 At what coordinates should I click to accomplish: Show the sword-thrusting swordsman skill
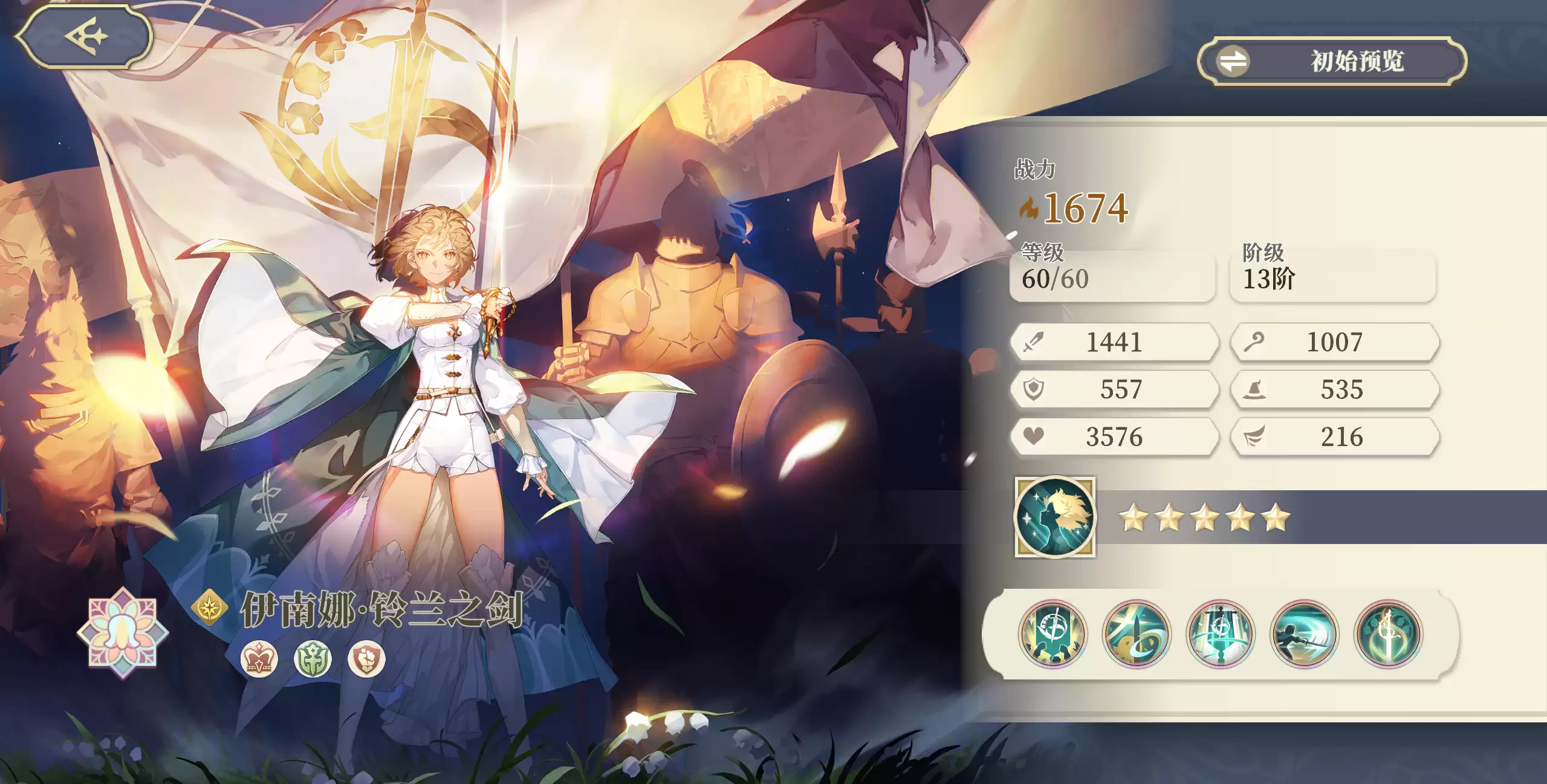coord(1305,634)
